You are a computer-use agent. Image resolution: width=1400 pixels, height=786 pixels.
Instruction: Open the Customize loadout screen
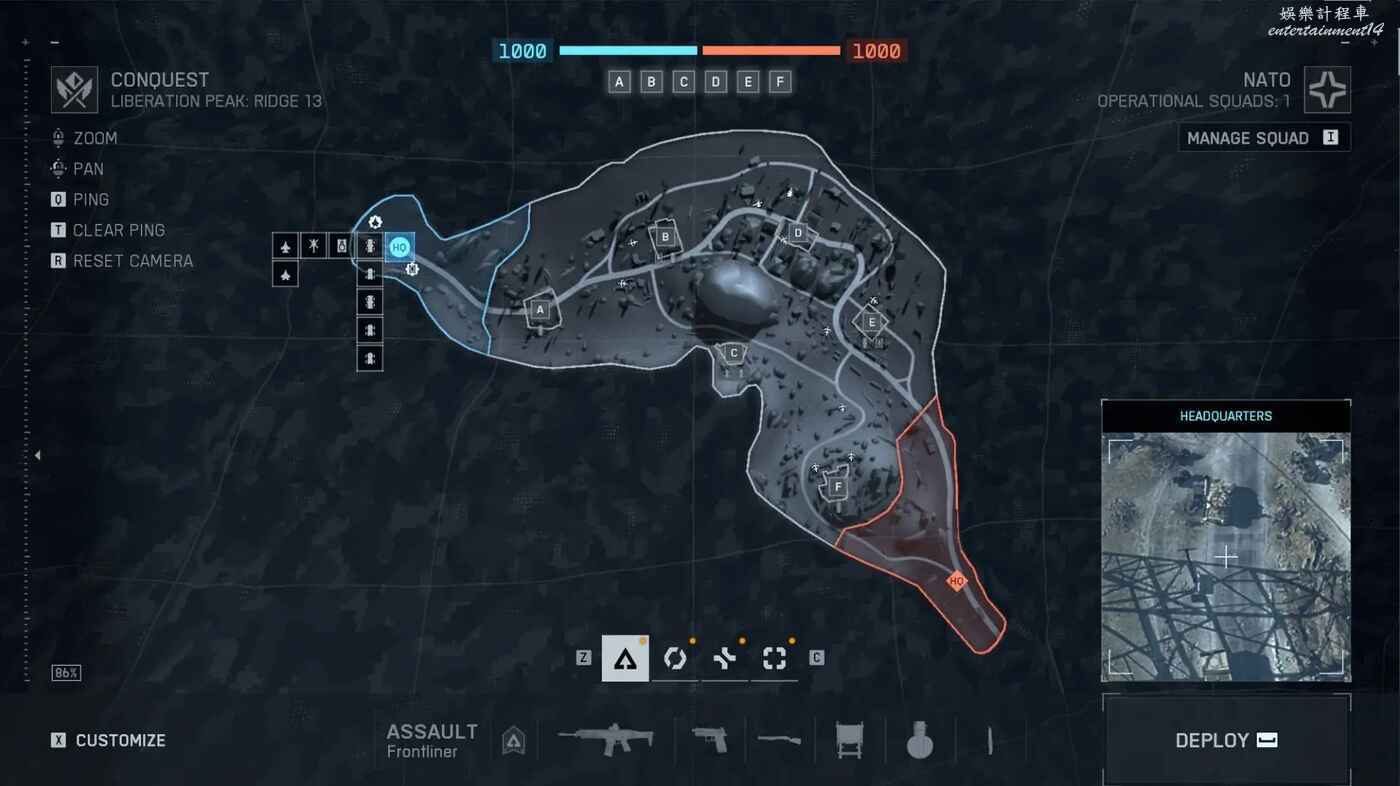point(120,740)
